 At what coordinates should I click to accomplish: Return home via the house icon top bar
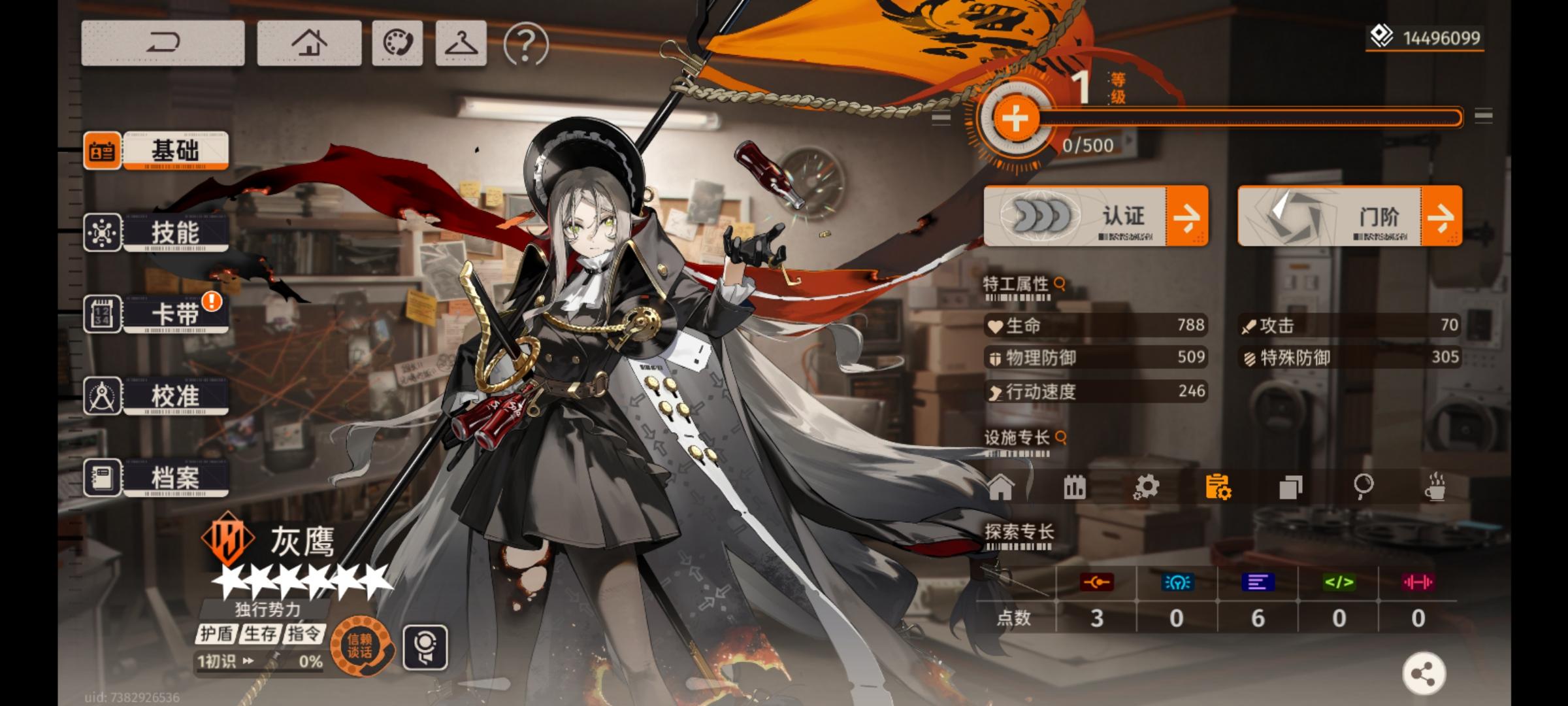tap(308, 42)
